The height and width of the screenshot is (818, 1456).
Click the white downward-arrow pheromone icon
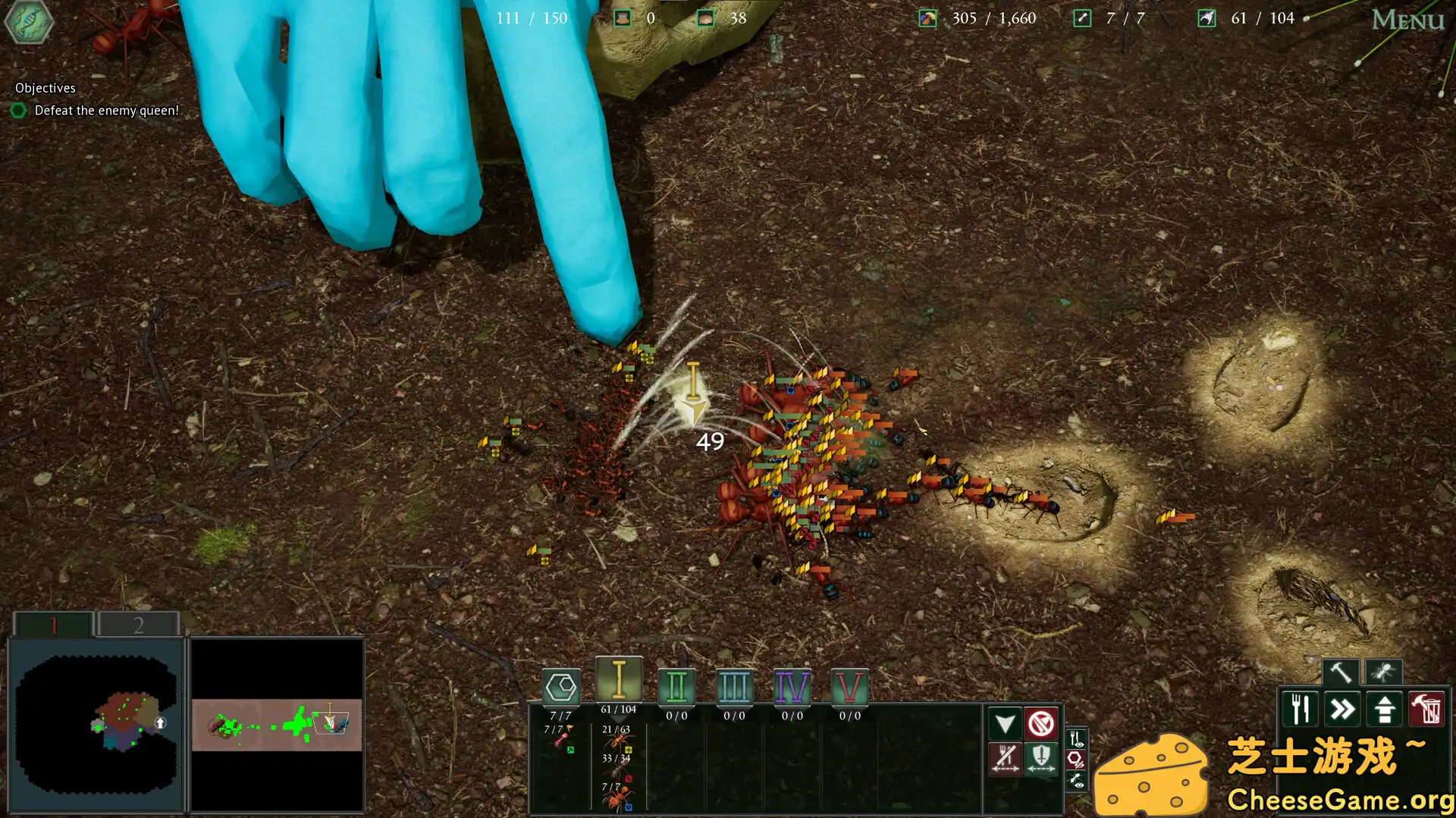tap(1004, 724)
